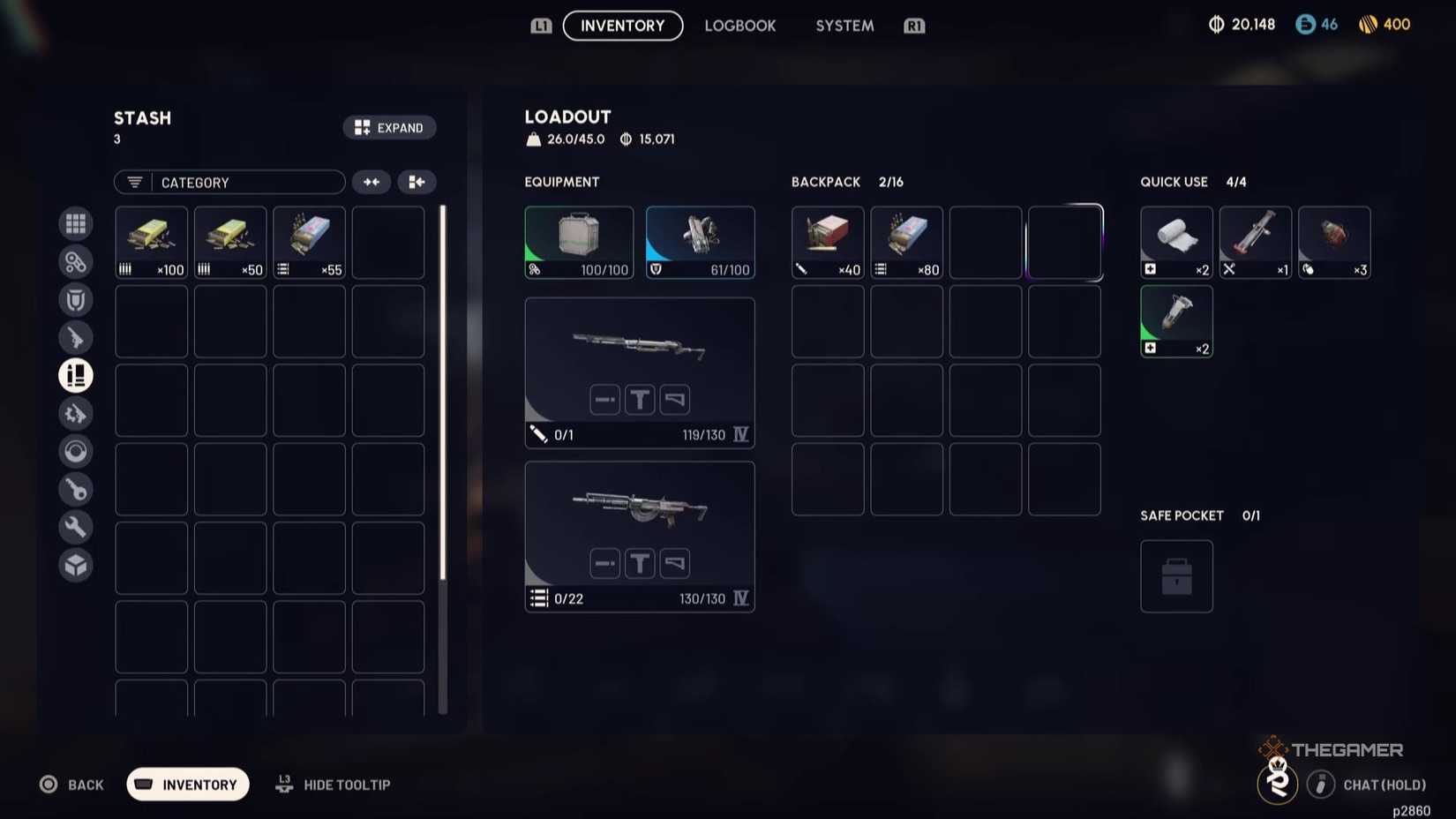Image resolution: width=1456 pixels, height=819 pixels.
Task: Open the wrench crafting materials filter
Action: tap(76, 527)
